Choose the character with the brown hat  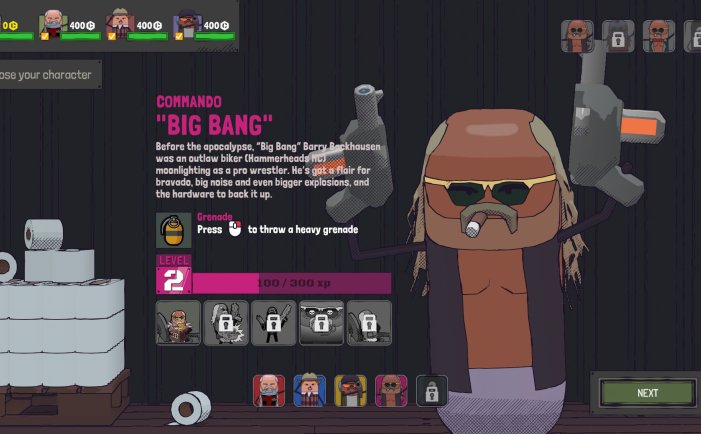coord(310,390)
